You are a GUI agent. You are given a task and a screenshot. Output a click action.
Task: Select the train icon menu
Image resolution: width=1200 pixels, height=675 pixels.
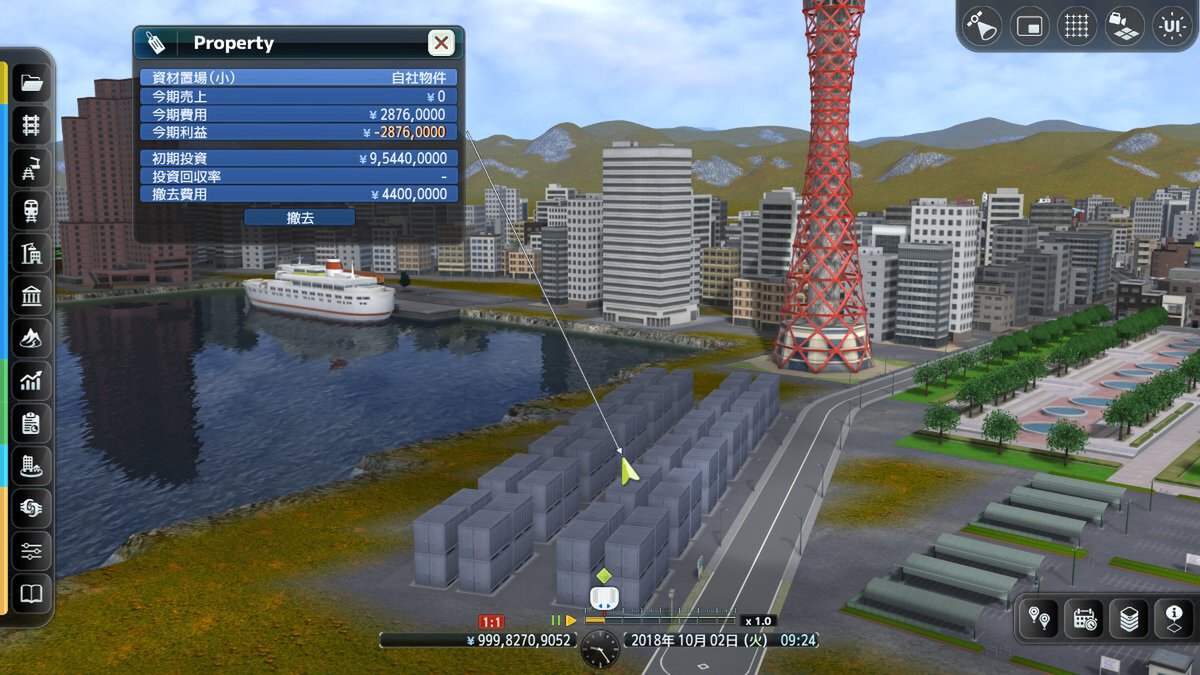click(32, 211)
